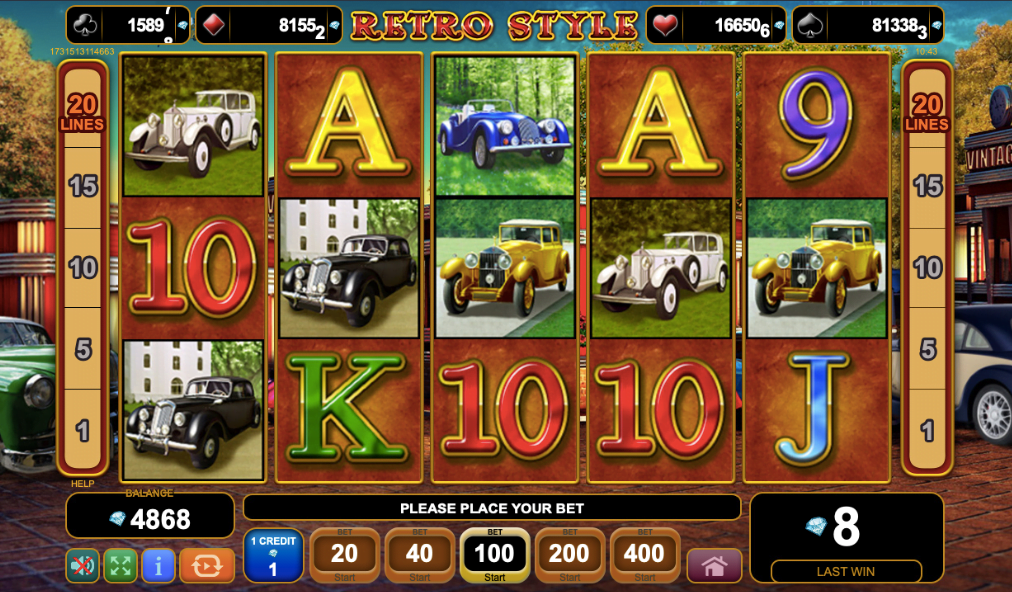Choose the 100 bet button
Screen dimensions: 1012x592
coord(494,555)
